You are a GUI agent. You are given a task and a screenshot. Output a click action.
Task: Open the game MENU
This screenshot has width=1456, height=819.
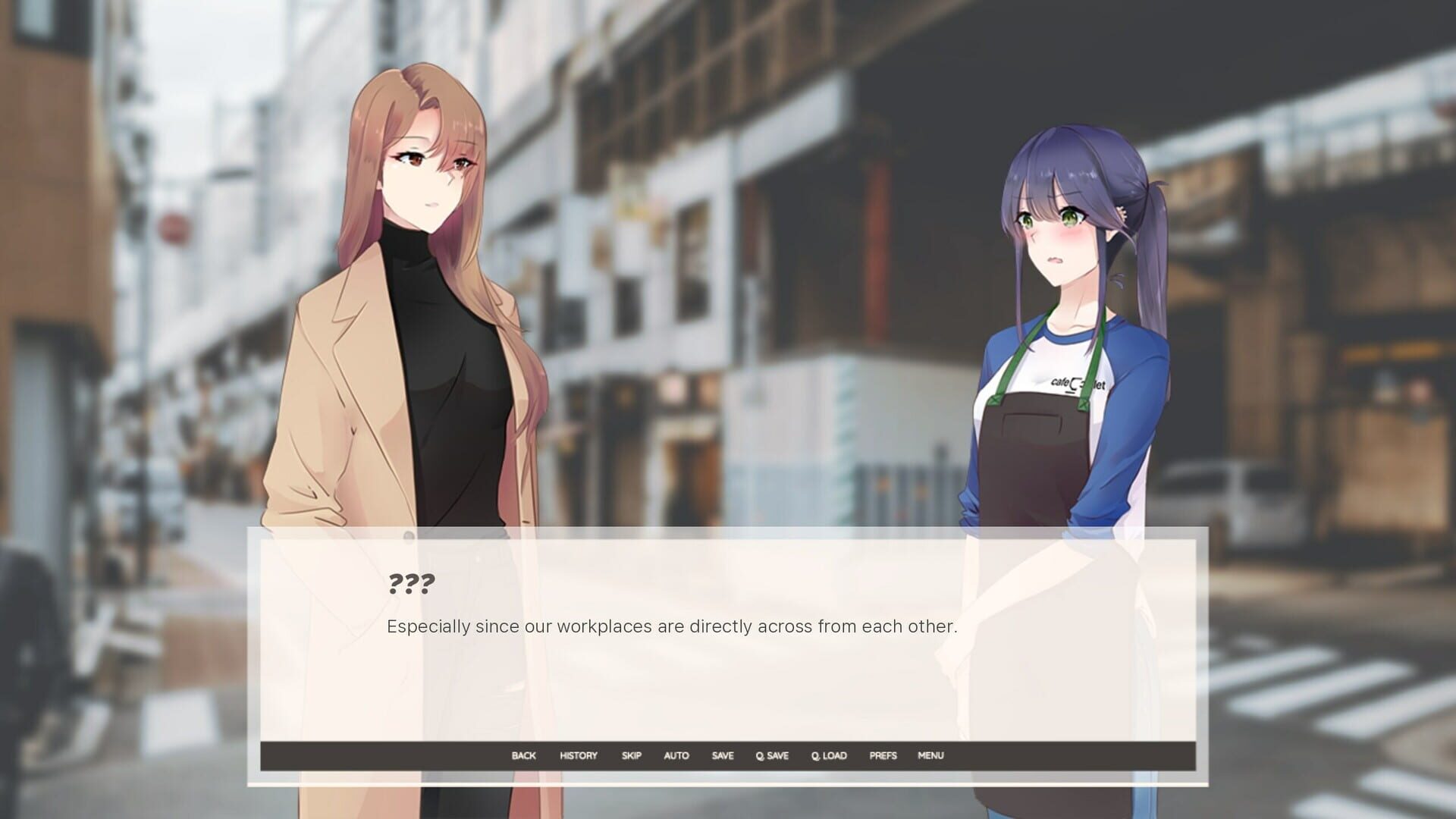[x=930, y=755]
